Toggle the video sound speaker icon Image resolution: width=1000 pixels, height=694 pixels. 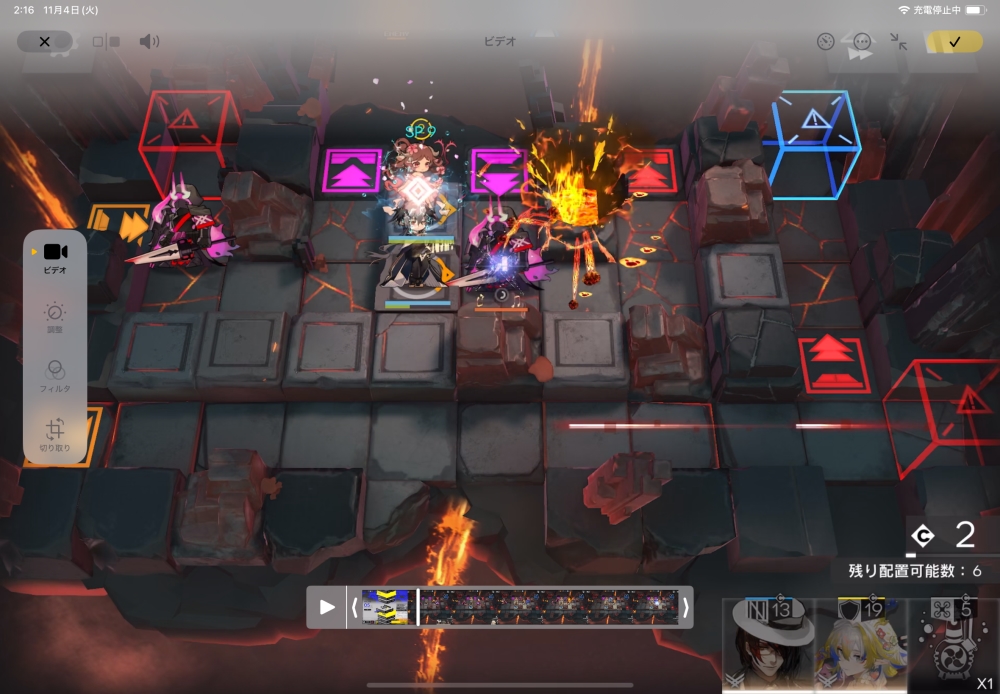[149, 42]
